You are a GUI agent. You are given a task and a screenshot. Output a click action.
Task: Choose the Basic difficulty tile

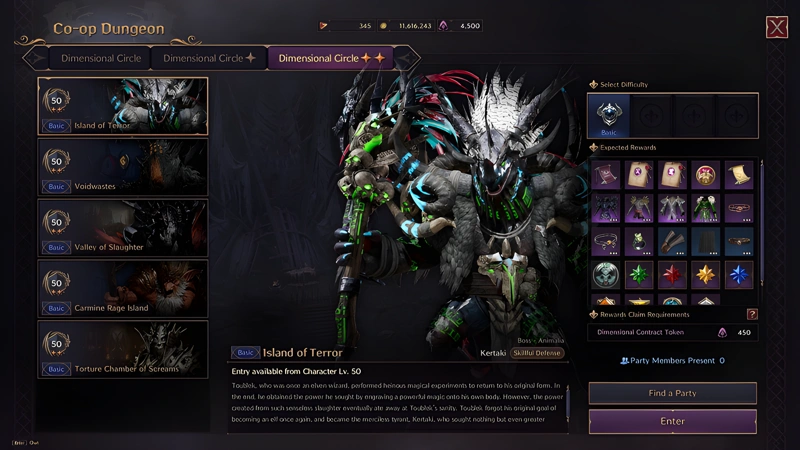[609, 116]
